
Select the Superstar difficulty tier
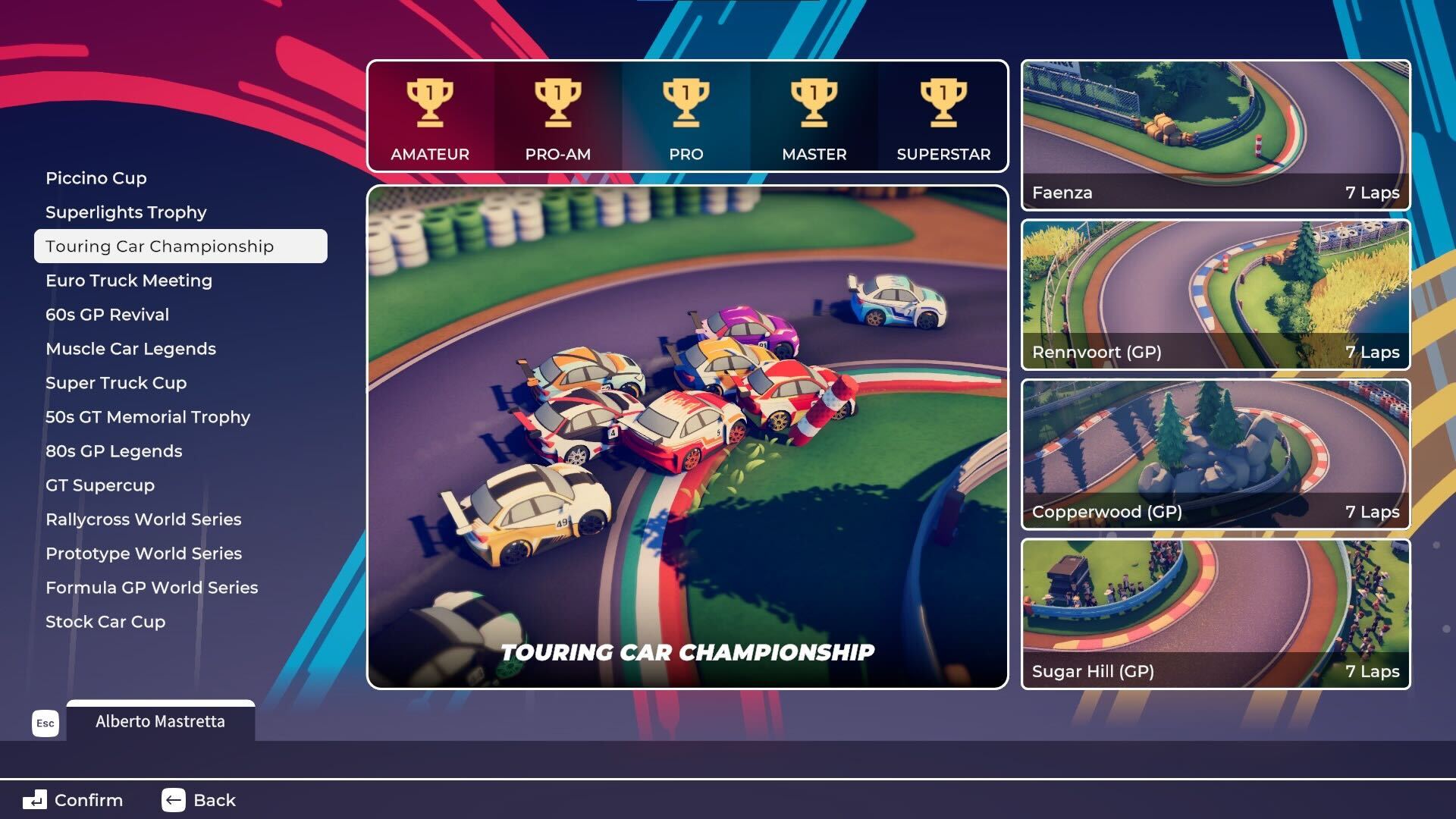[943, 118]
